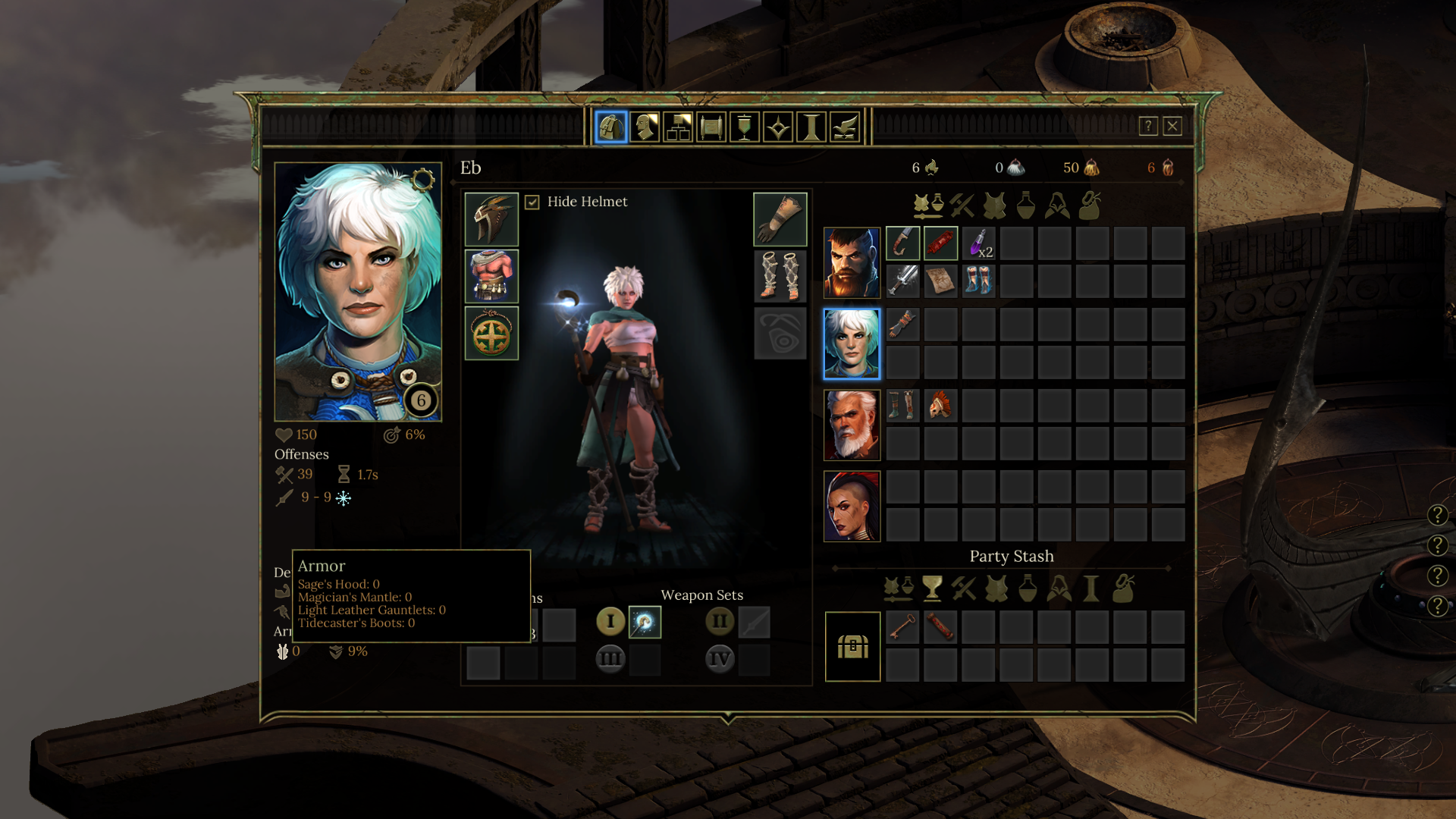This screenshot has width=1456, height=819.
Task: Choose the Tidecaster's Boots equipment slot
Action: point(780,276)
